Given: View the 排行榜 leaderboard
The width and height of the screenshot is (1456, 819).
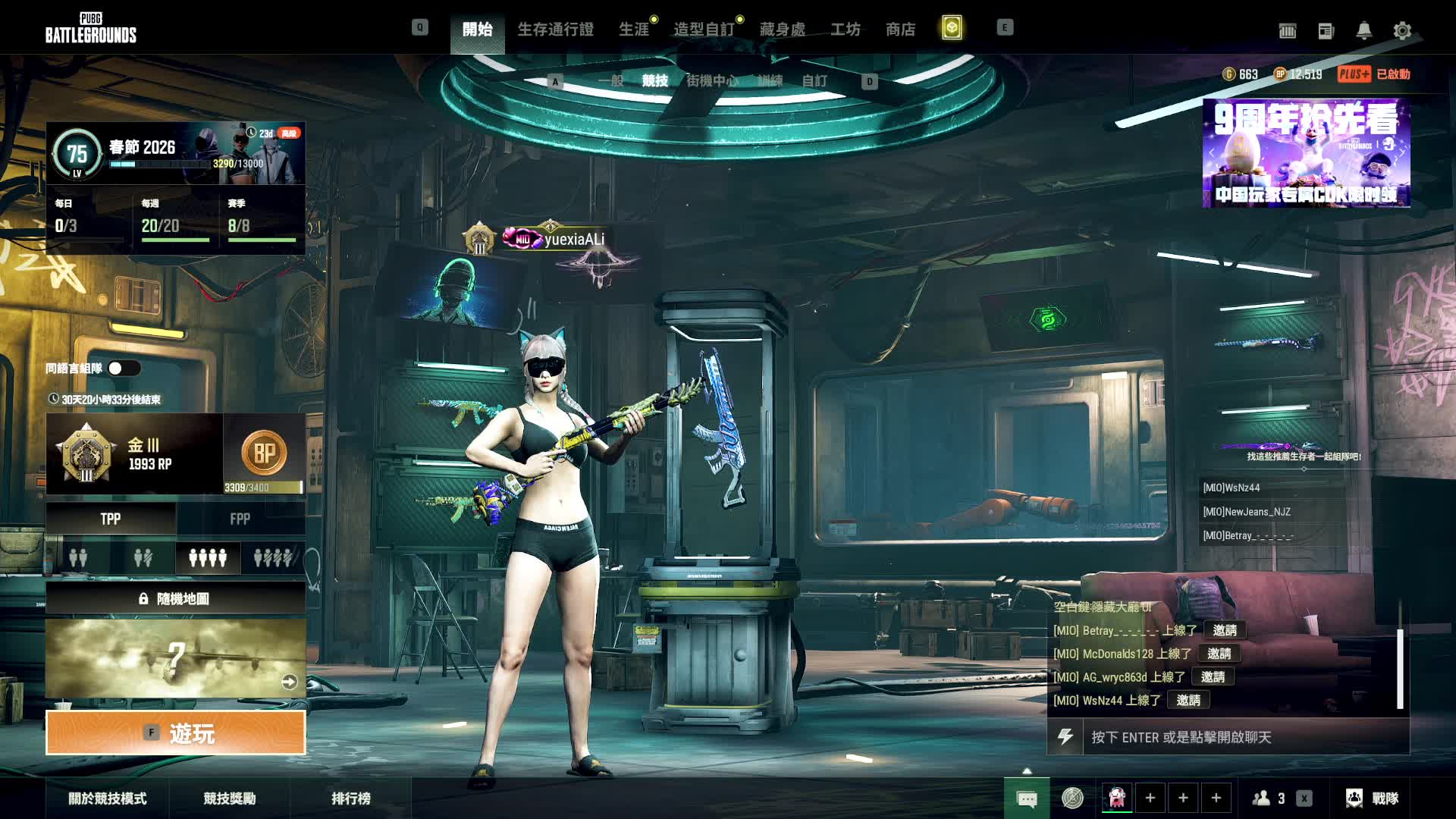Looking at the screenshot, I should (x=351, y=798).
